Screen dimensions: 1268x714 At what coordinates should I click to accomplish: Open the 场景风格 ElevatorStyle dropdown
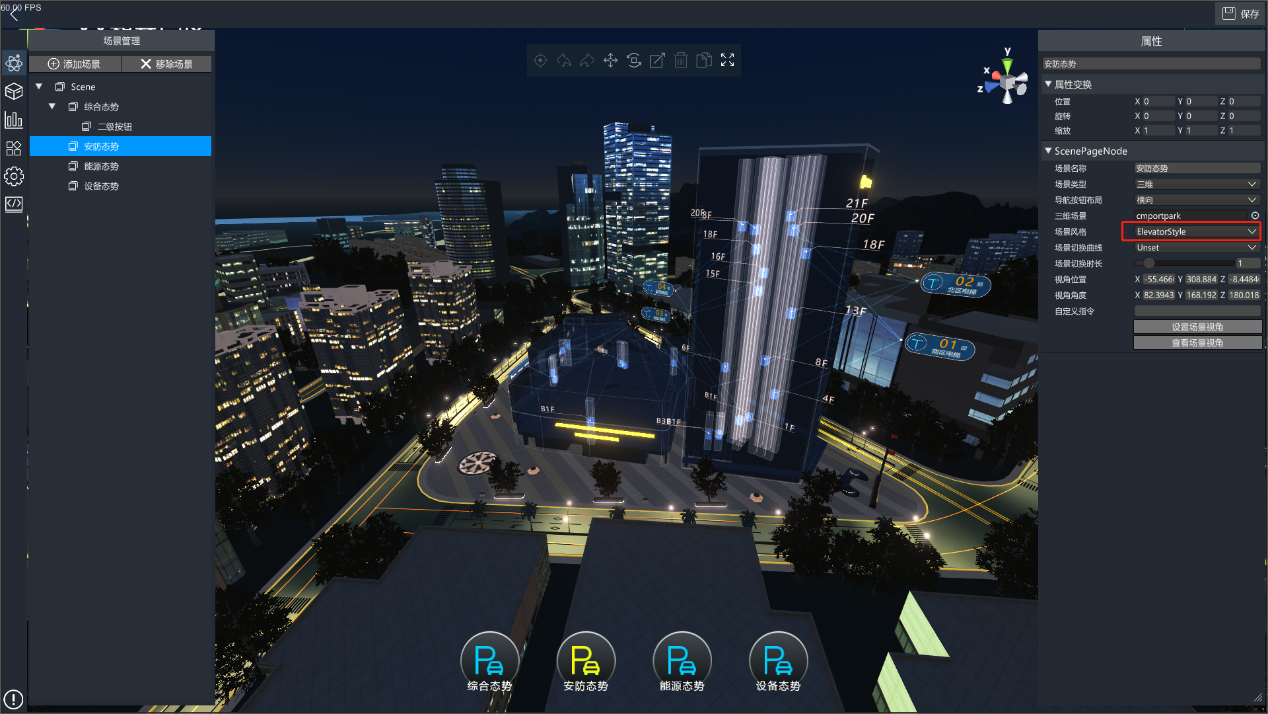point(1196,231)
